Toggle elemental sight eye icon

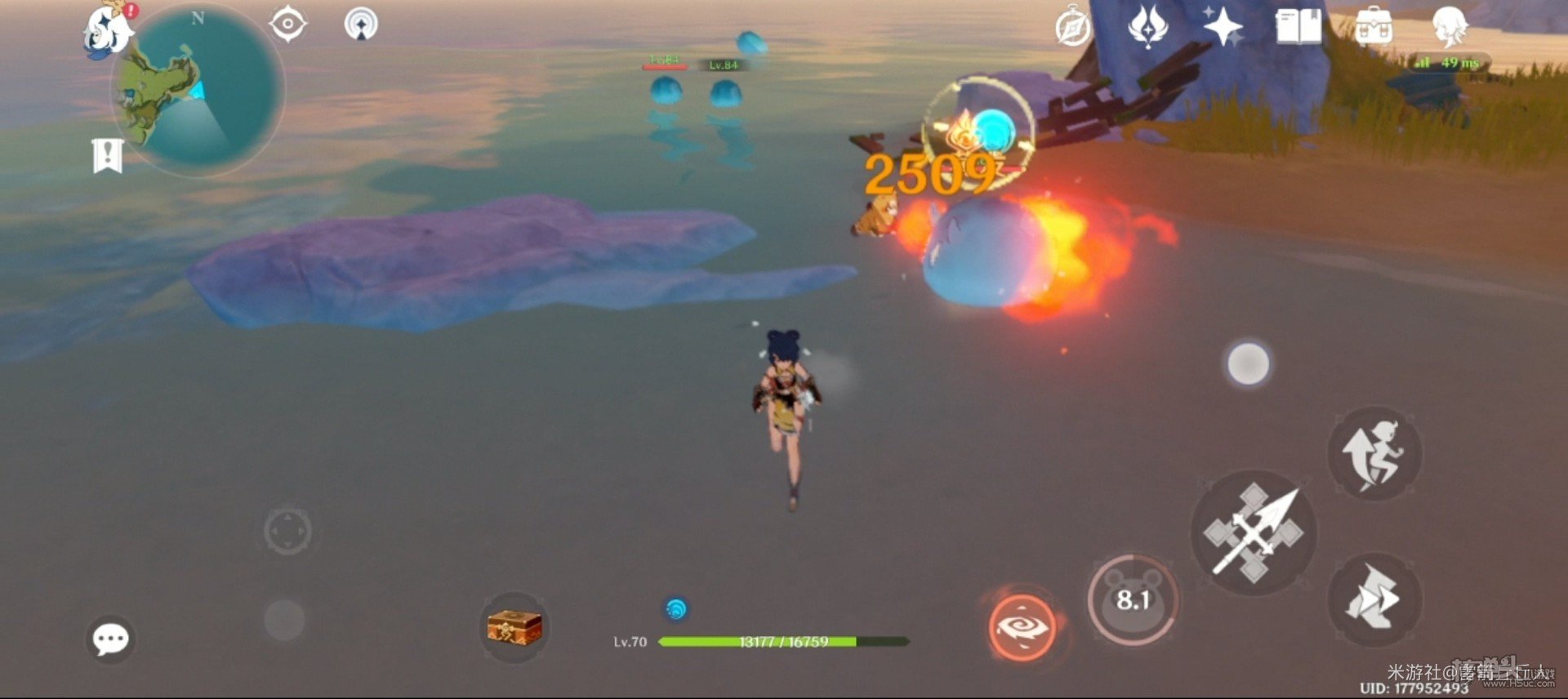pyautogui.click(x=287, y=24)
